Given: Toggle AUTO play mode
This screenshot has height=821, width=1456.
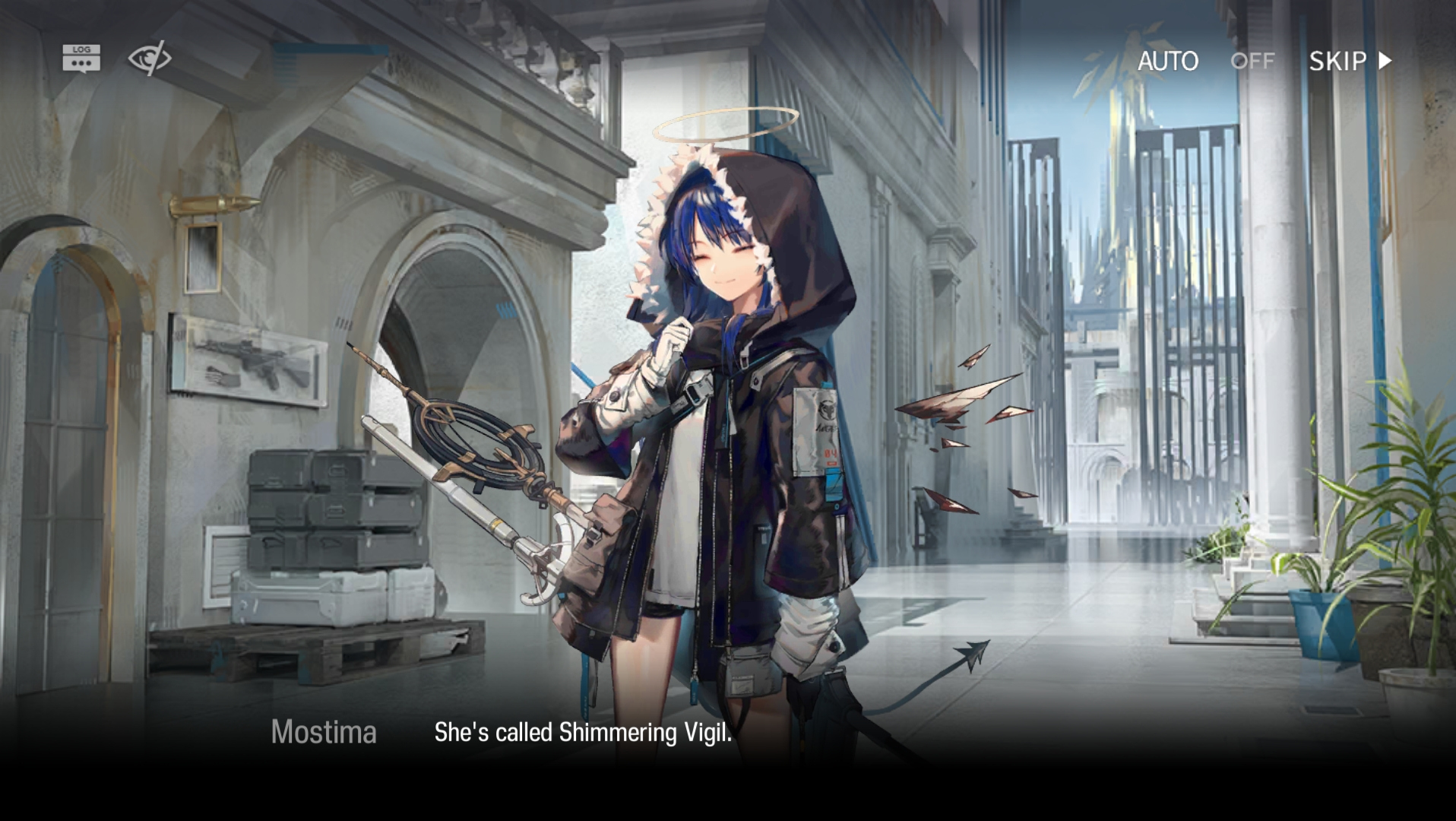Looking at the screenshot, I should (x=1205, y=61).
